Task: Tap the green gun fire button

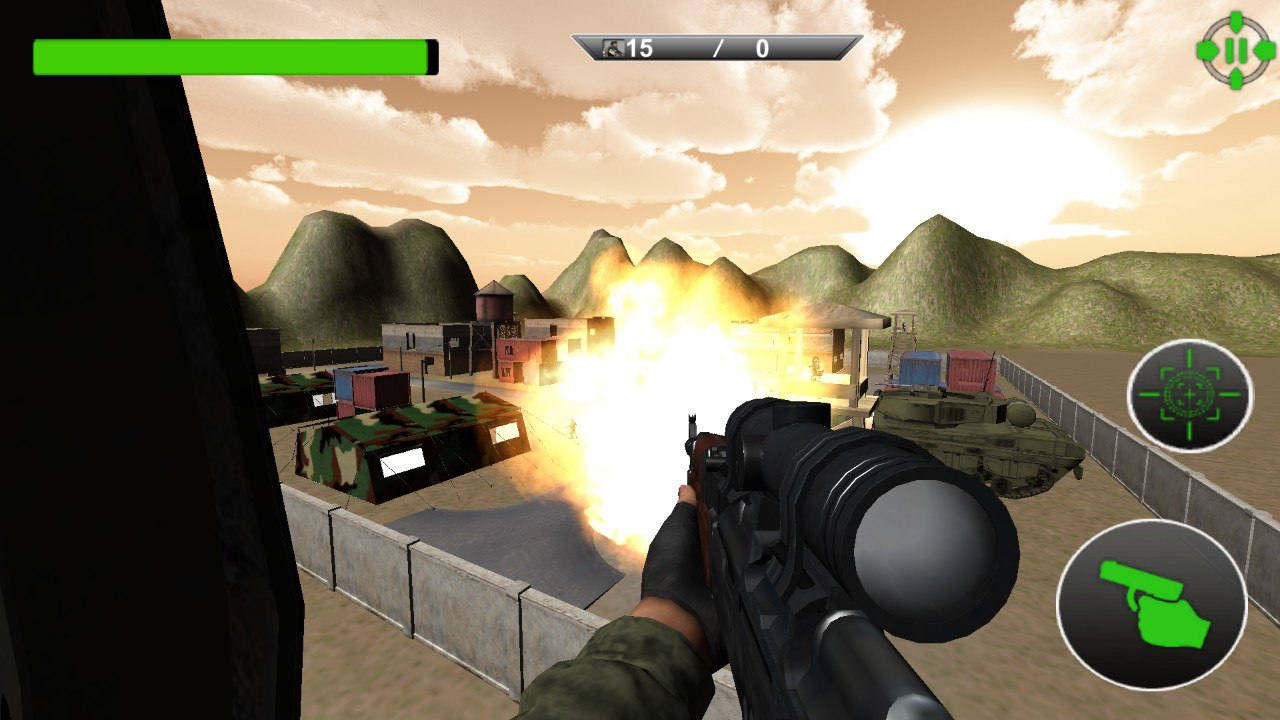Action: tap(1151, 604)
